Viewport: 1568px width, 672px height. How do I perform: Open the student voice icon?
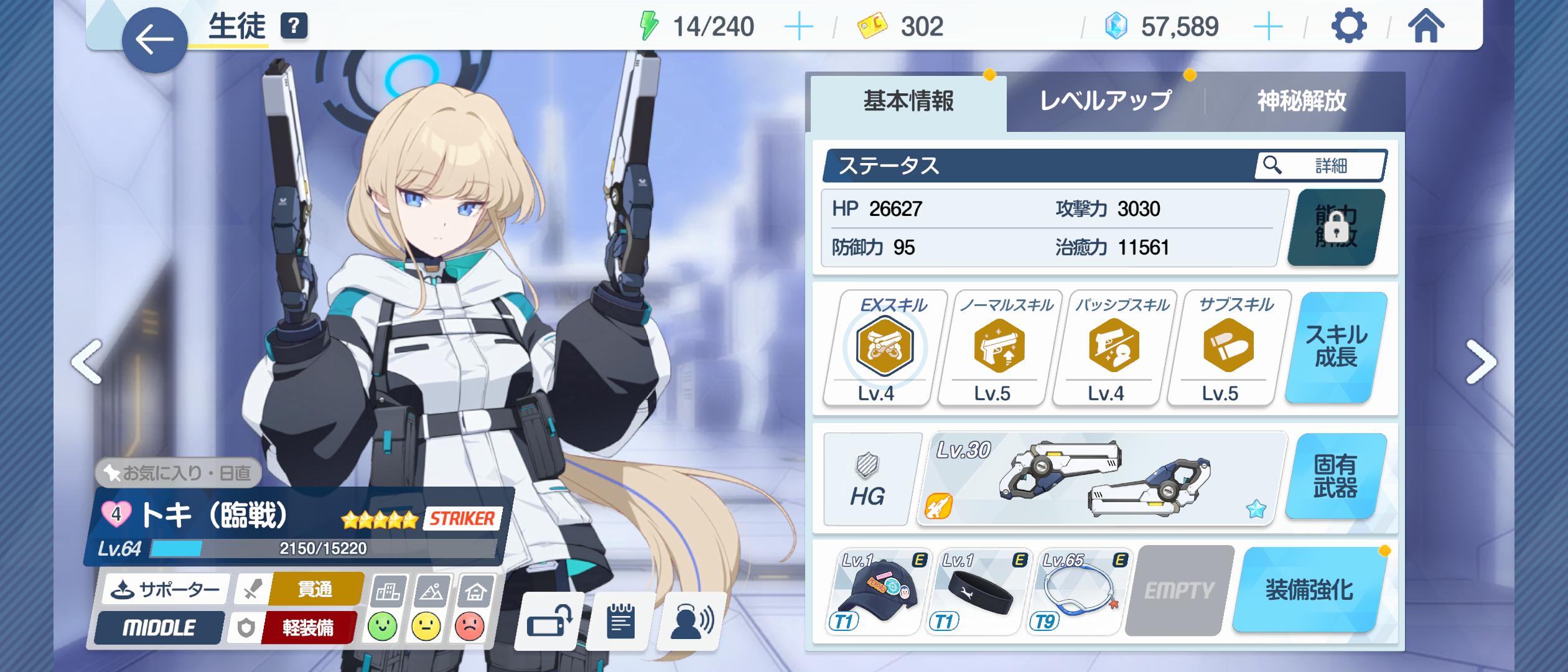click(691, 621)
